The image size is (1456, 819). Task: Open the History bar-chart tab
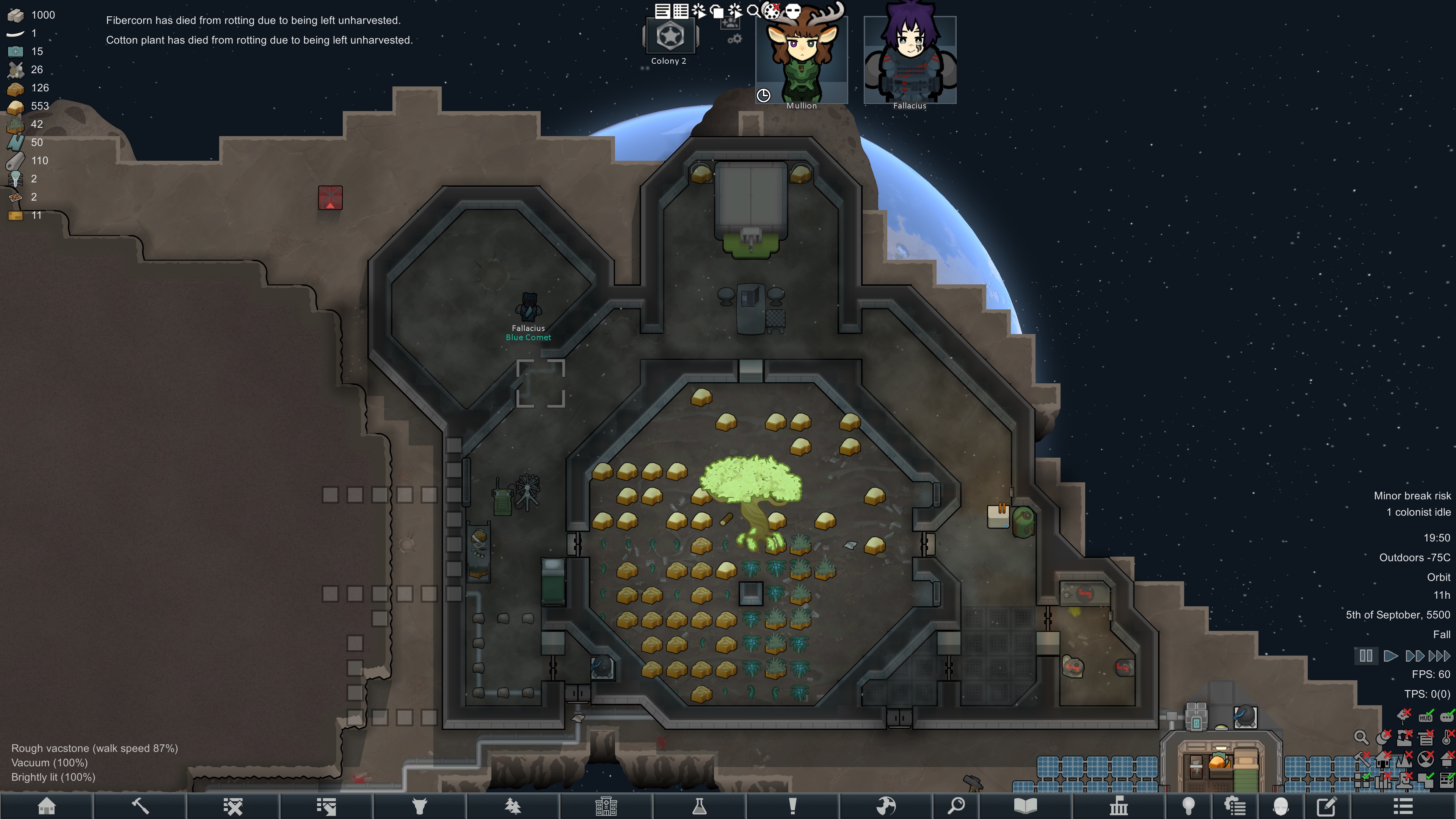[1119, 806]
